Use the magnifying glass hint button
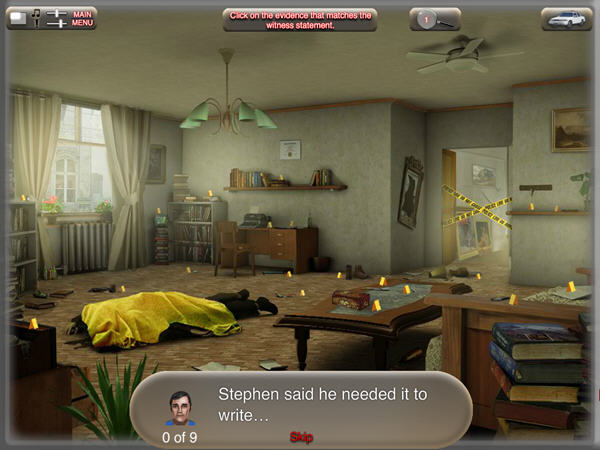Screen dimensions: 600x450 [435, 18]
